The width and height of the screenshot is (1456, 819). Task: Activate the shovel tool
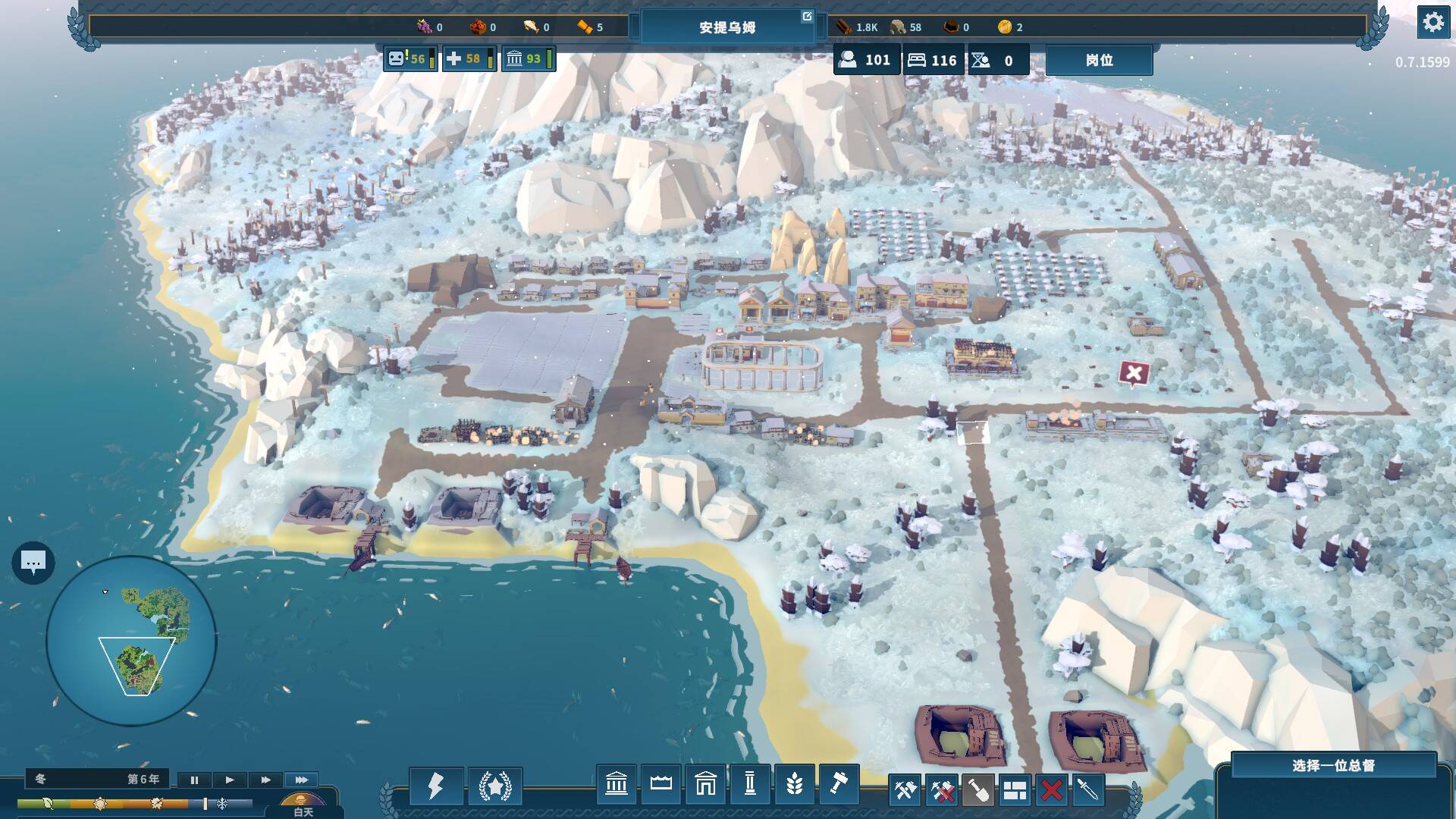[978, 791]
